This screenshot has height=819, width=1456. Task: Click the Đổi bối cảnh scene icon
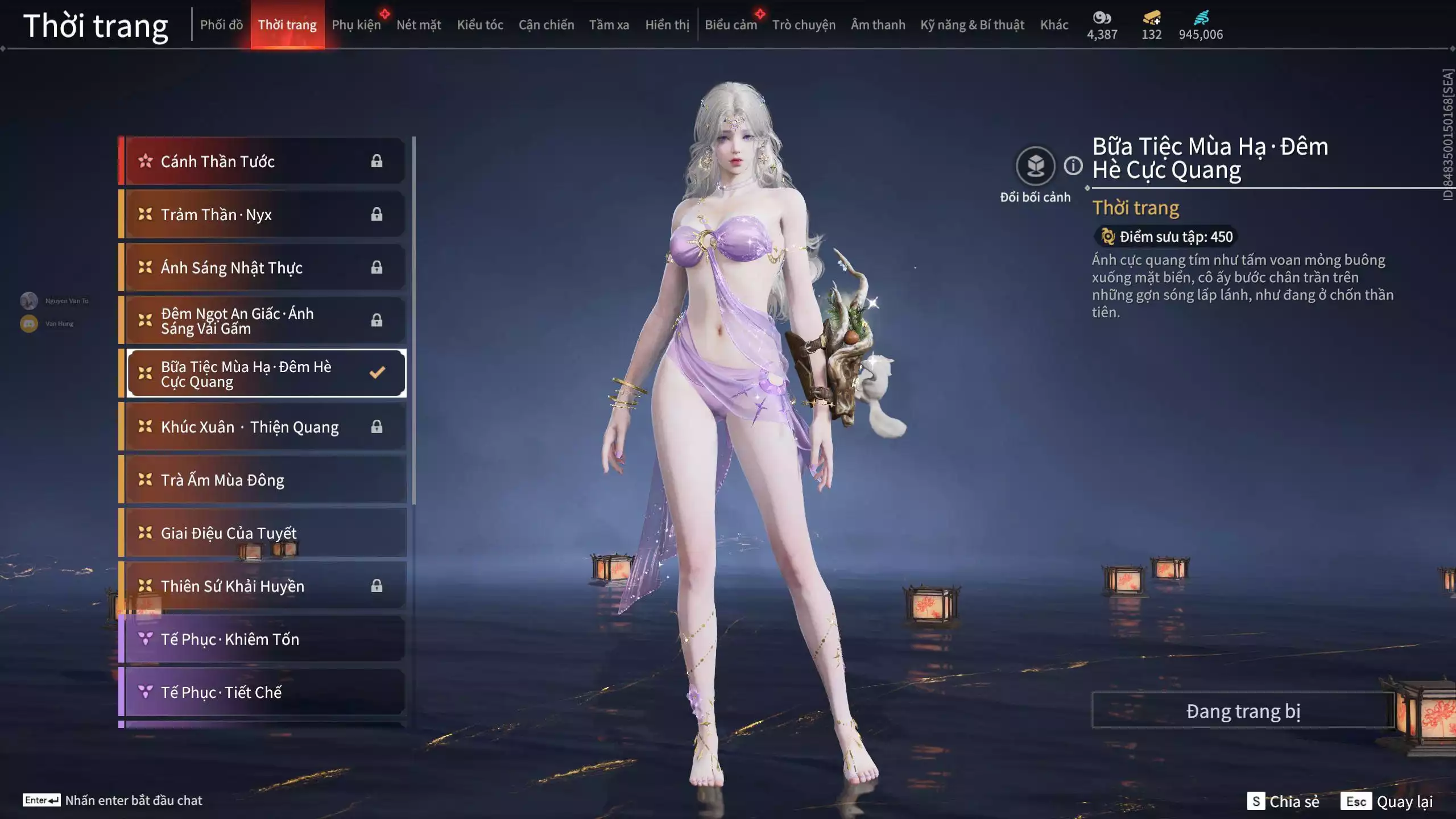pyautogui.click(x=1035, y=166)
